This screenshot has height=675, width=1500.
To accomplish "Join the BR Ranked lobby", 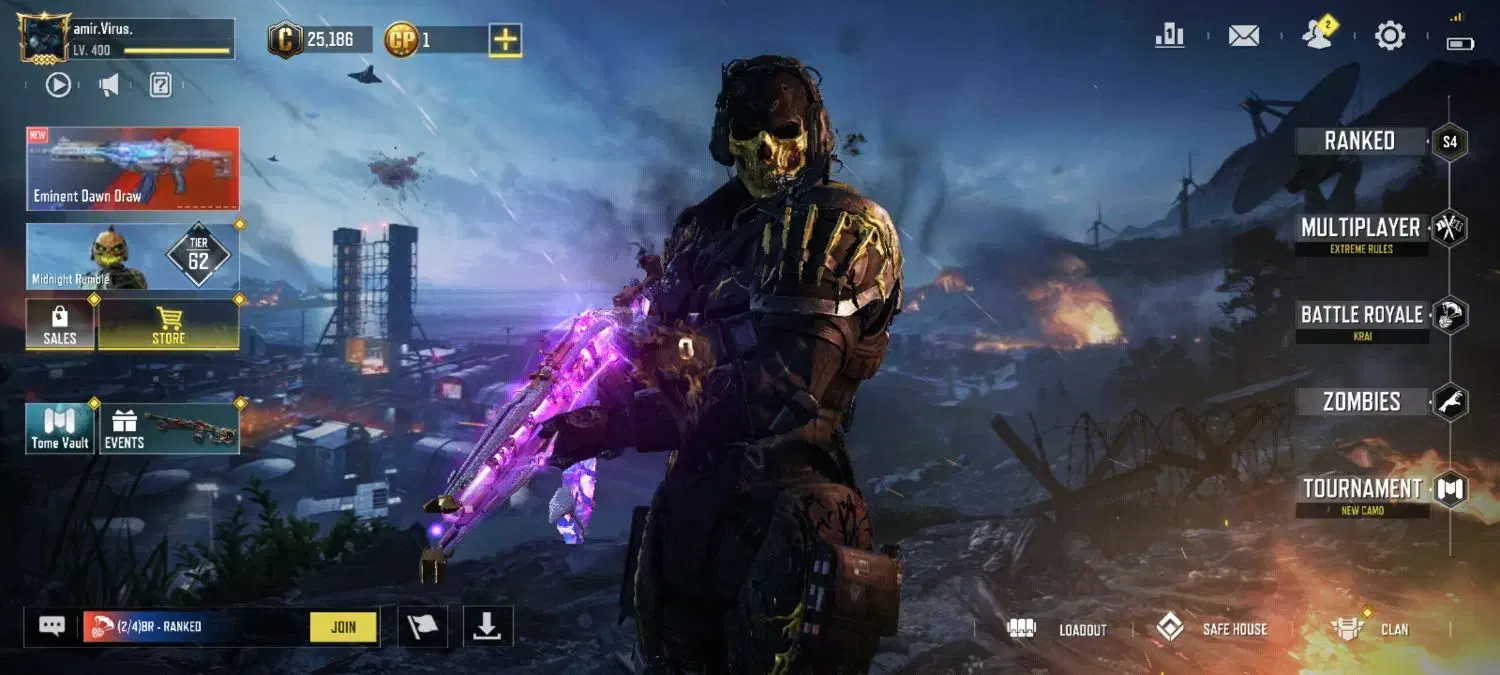I will [343, 627].
